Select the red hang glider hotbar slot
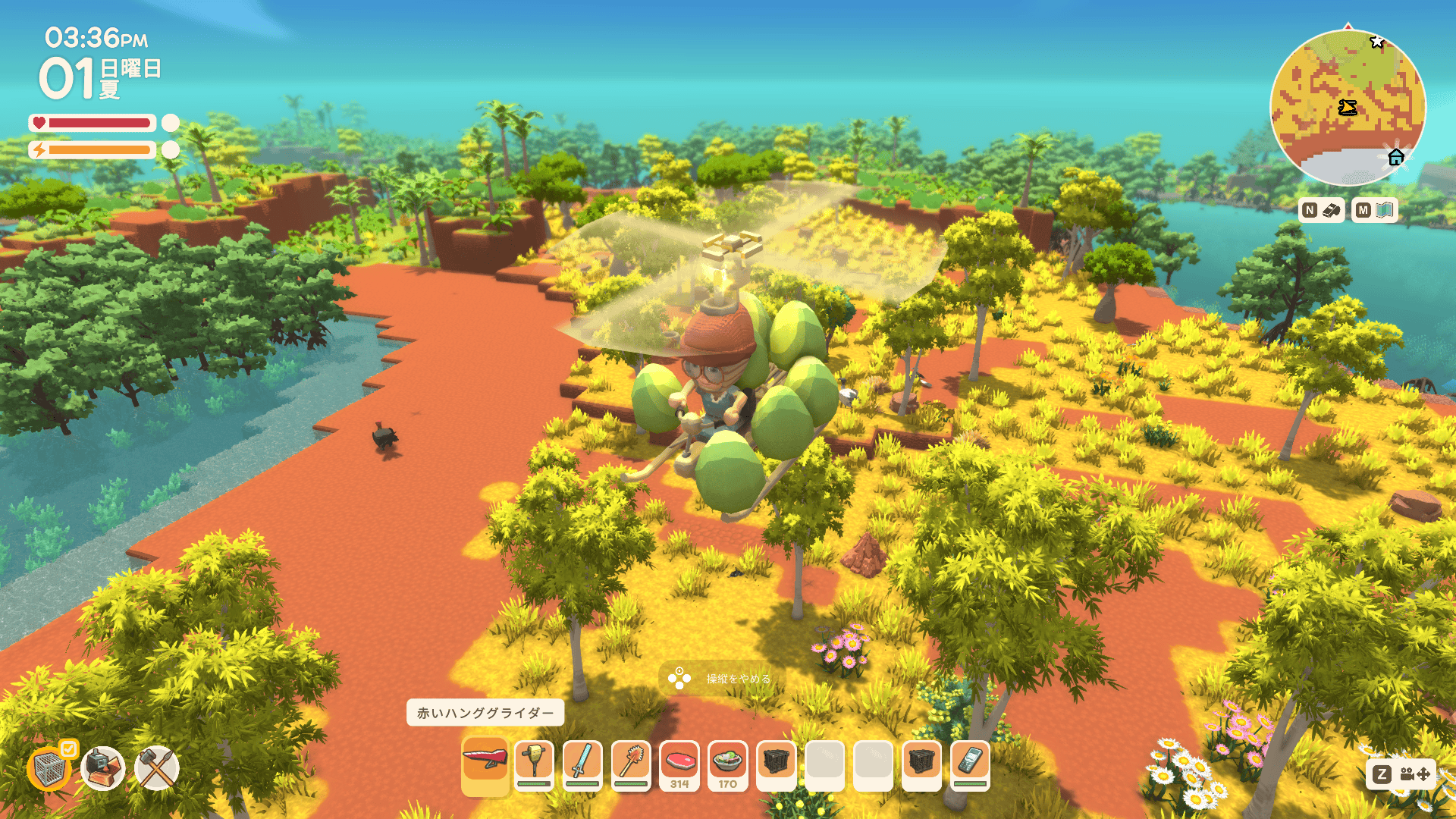This screenshot has width=1456, height=819. click(x=485, y=764)
